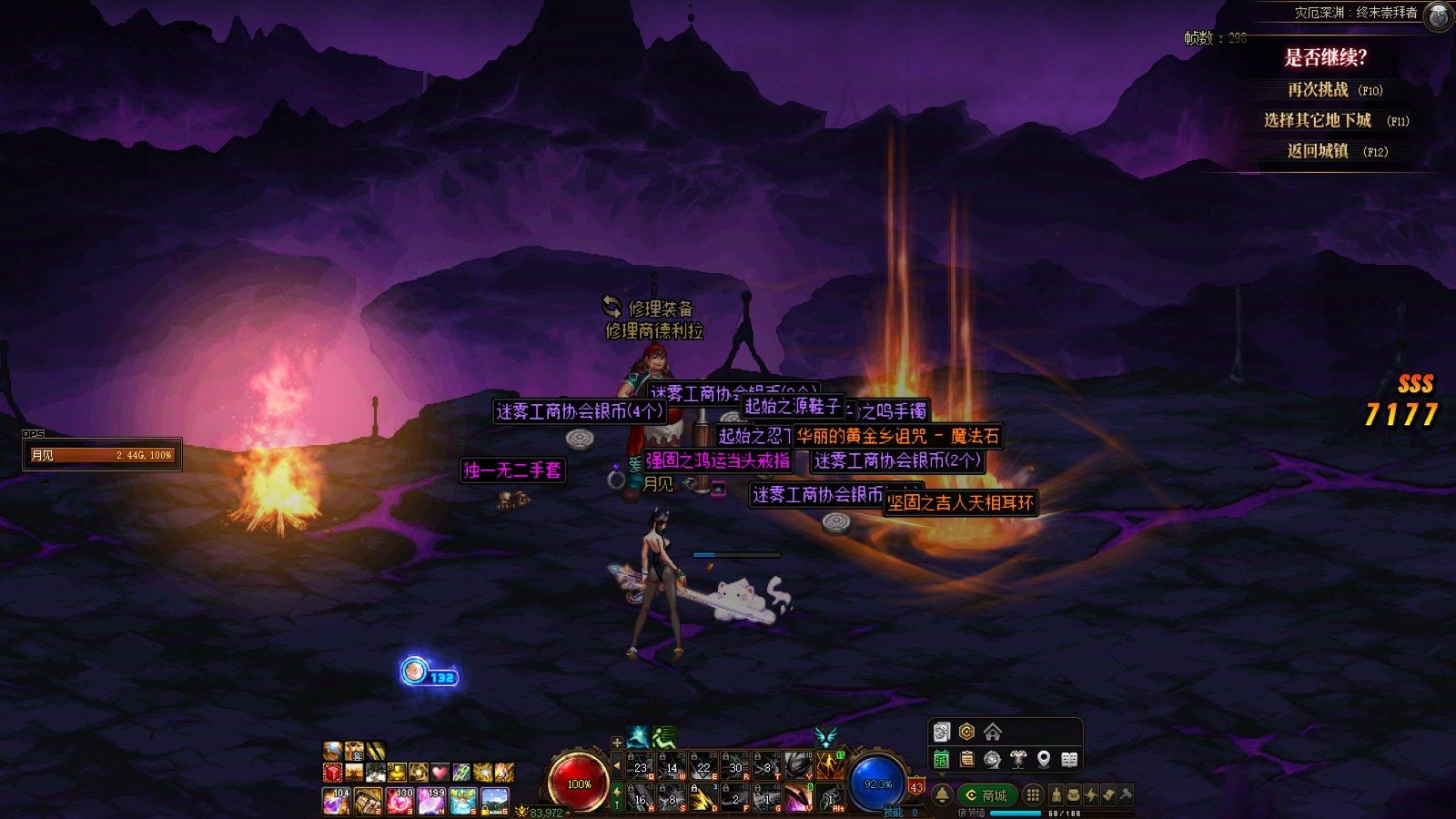
Task: Open the nine-dot grid menu icon
Action: tap(1033, 795)
